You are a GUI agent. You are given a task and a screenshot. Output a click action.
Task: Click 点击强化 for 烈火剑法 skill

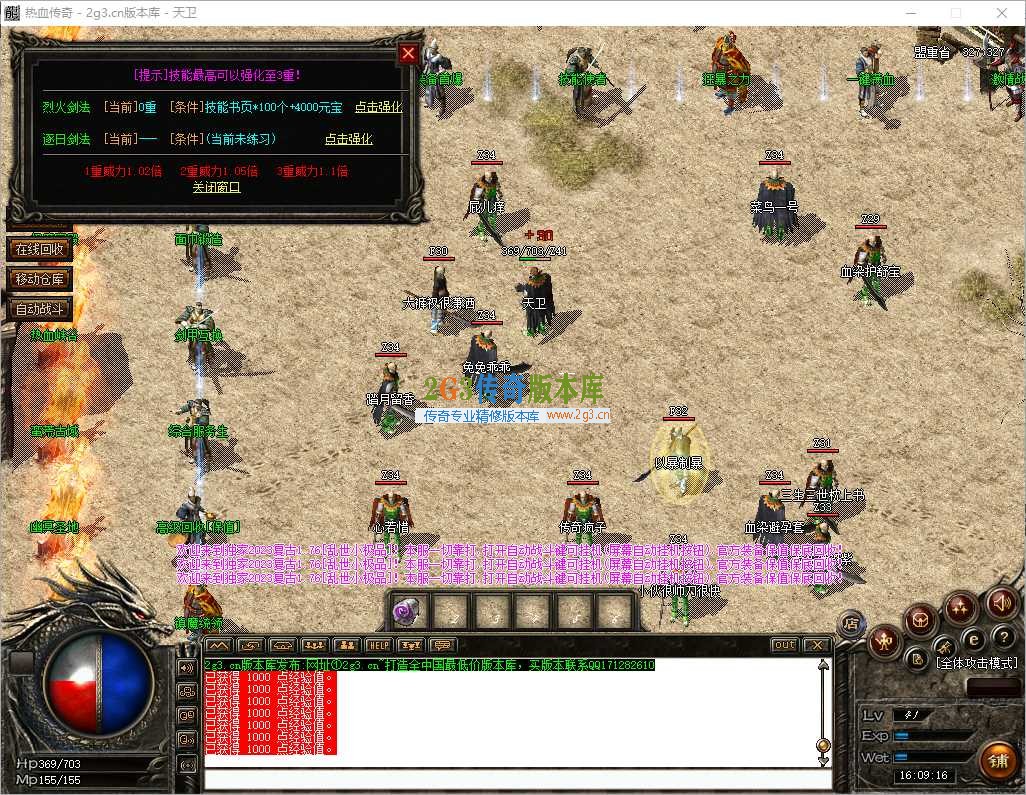pyautogui.click(x=378, y=107)
